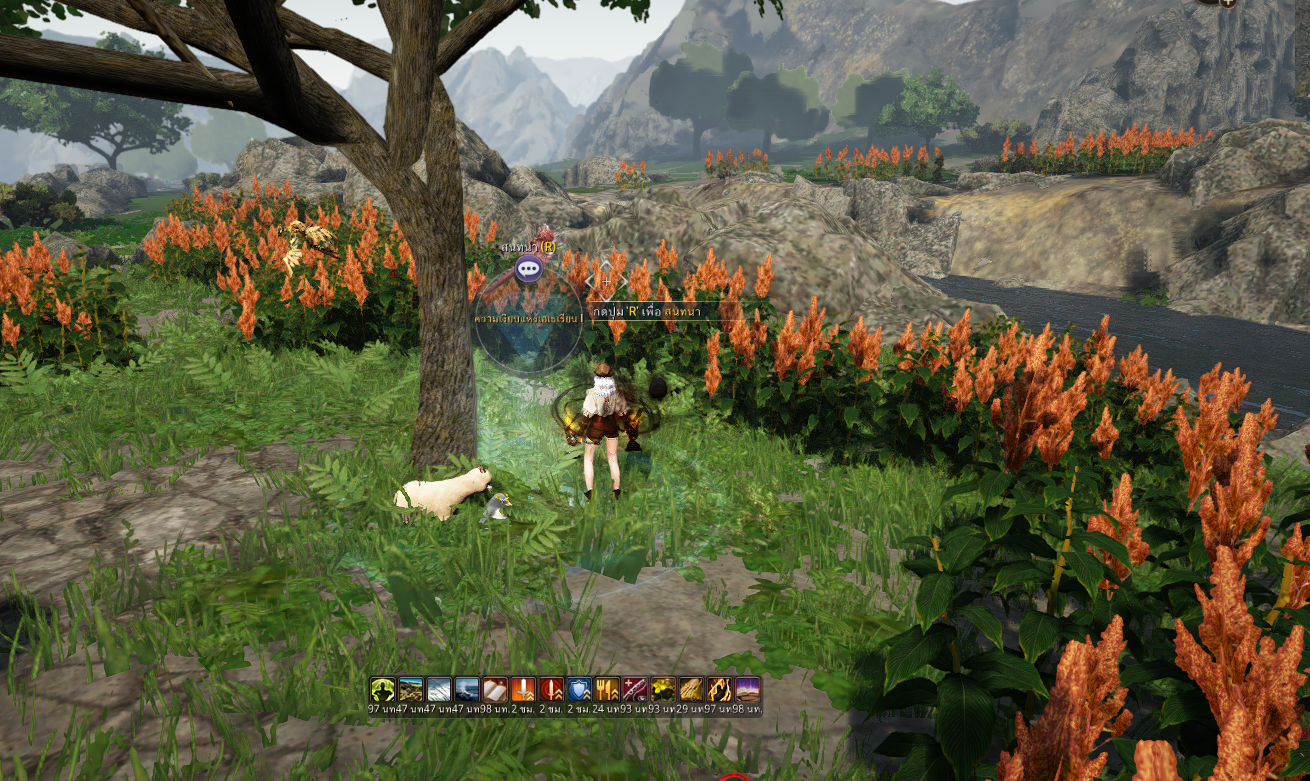
Task: Inspect the wind-blown grass buff icon
Action: coord(439,689)
